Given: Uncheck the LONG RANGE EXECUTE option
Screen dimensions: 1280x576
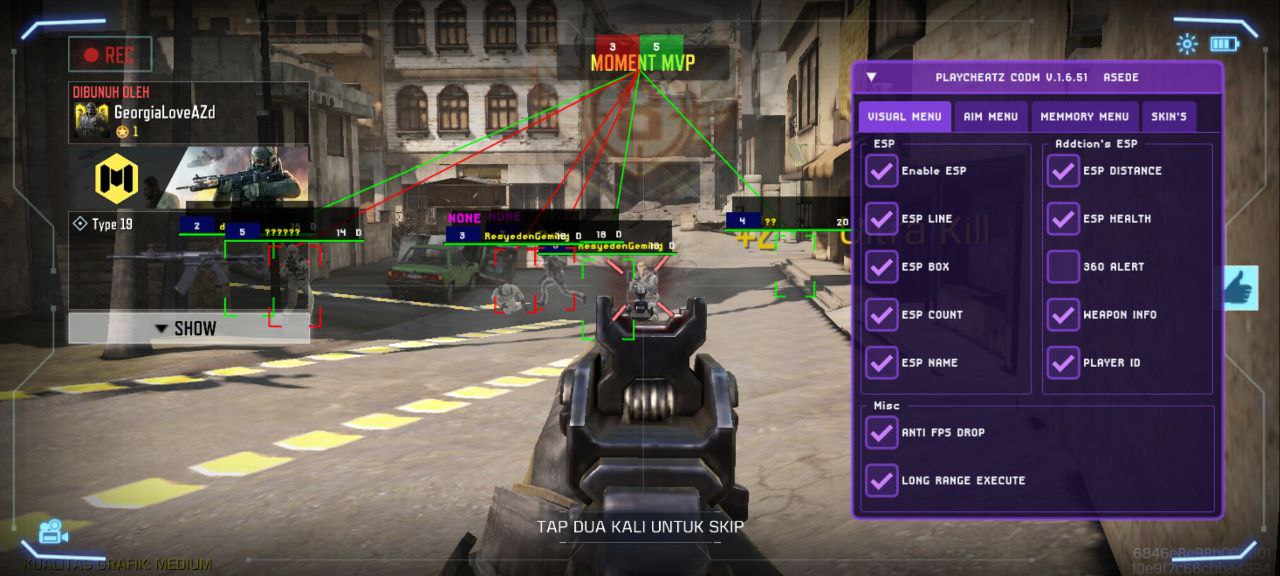Looking at the screenshot, I should tap(881, 481).
